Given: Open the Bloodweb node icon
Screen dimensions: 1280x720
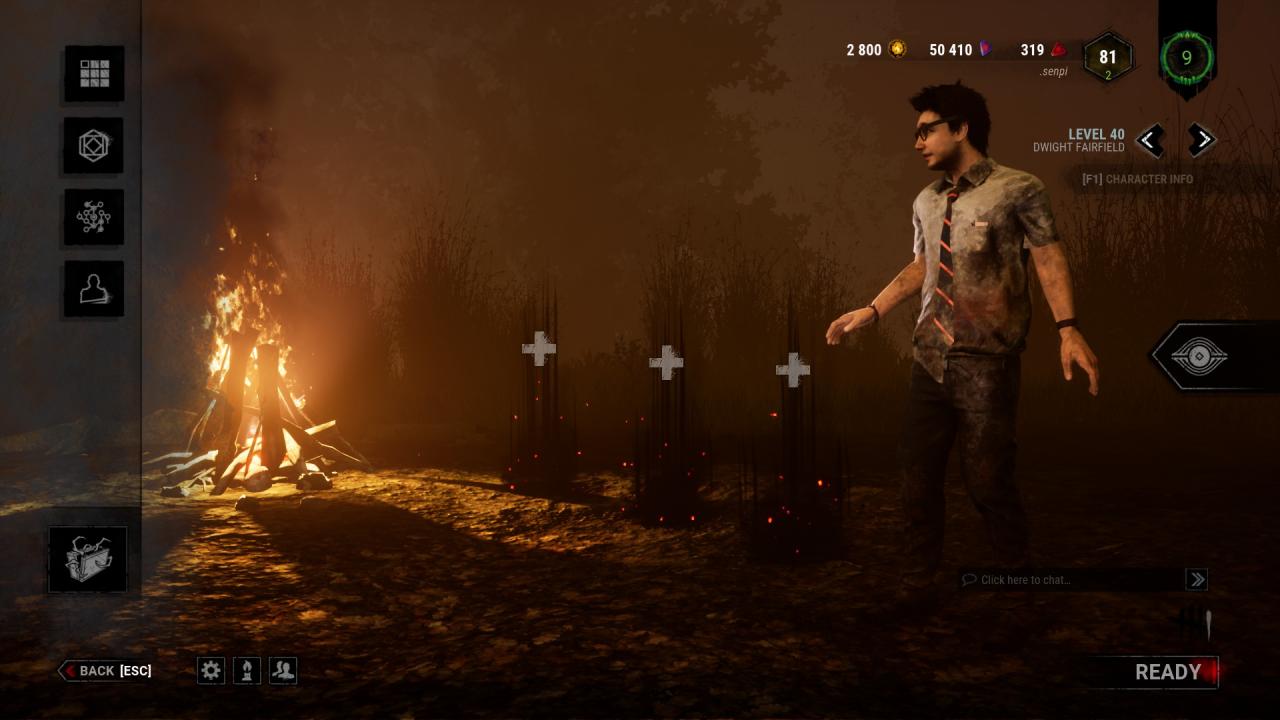Looking at the screenshot, I should [x=95, y=217].
